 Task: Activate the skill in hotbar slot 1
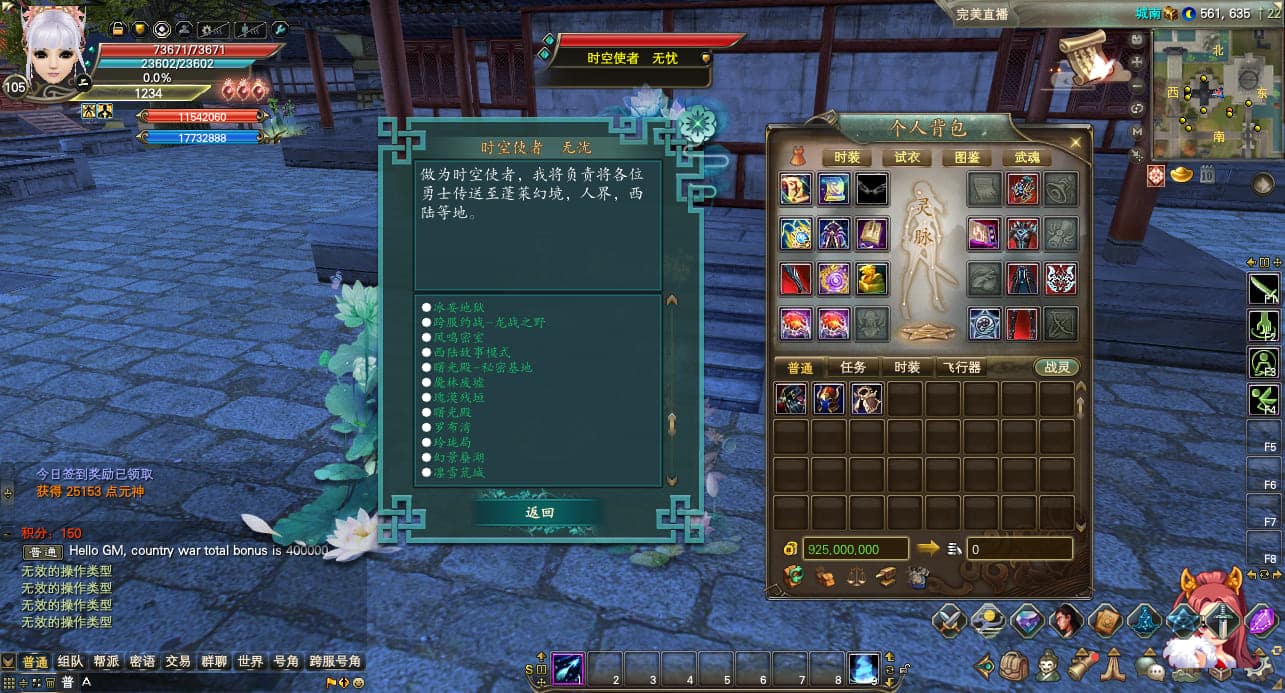tap(567, 667)
